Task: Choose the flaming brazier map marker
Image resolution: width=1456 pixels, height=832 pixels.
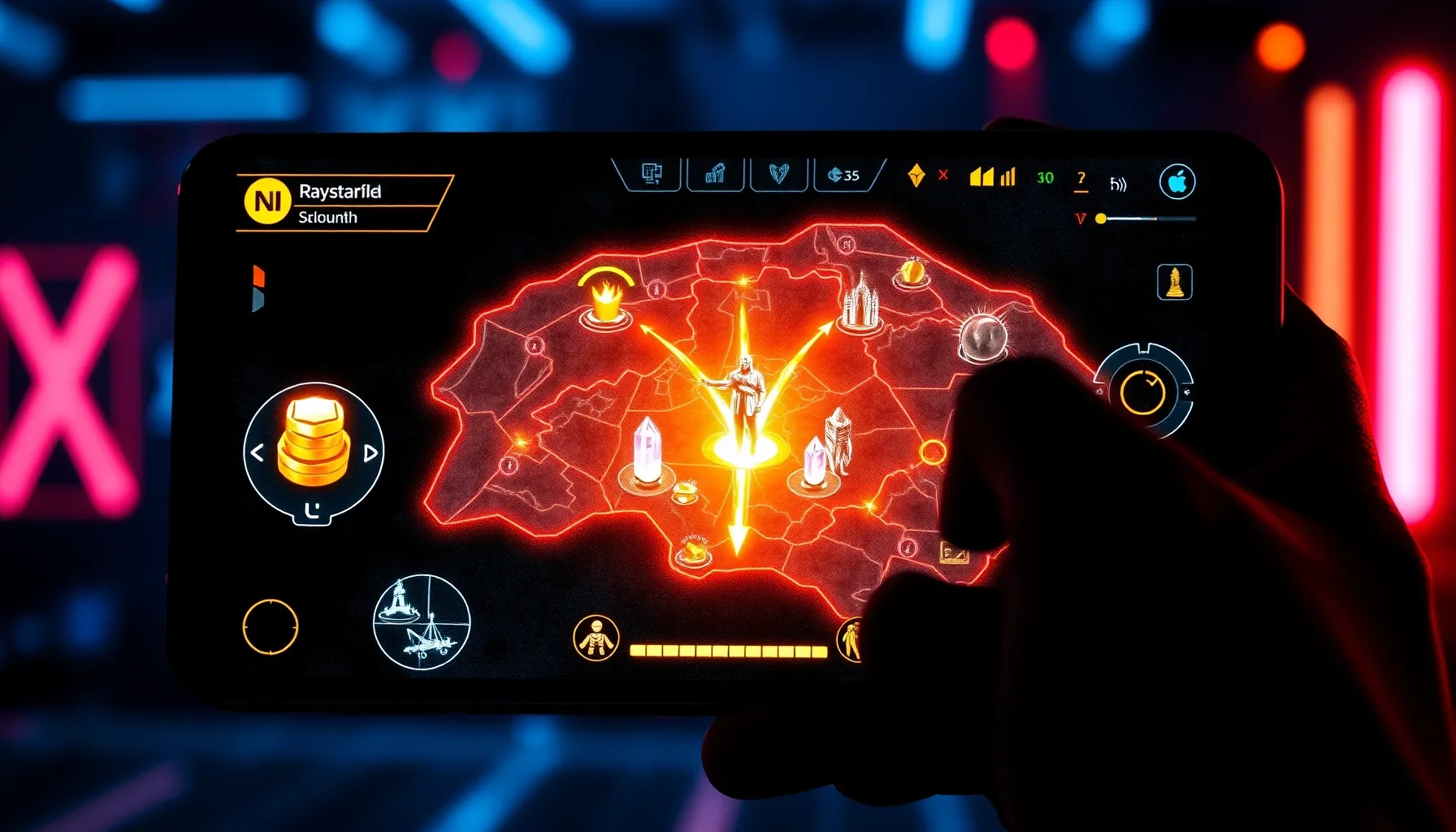Action: pos(605,301)
